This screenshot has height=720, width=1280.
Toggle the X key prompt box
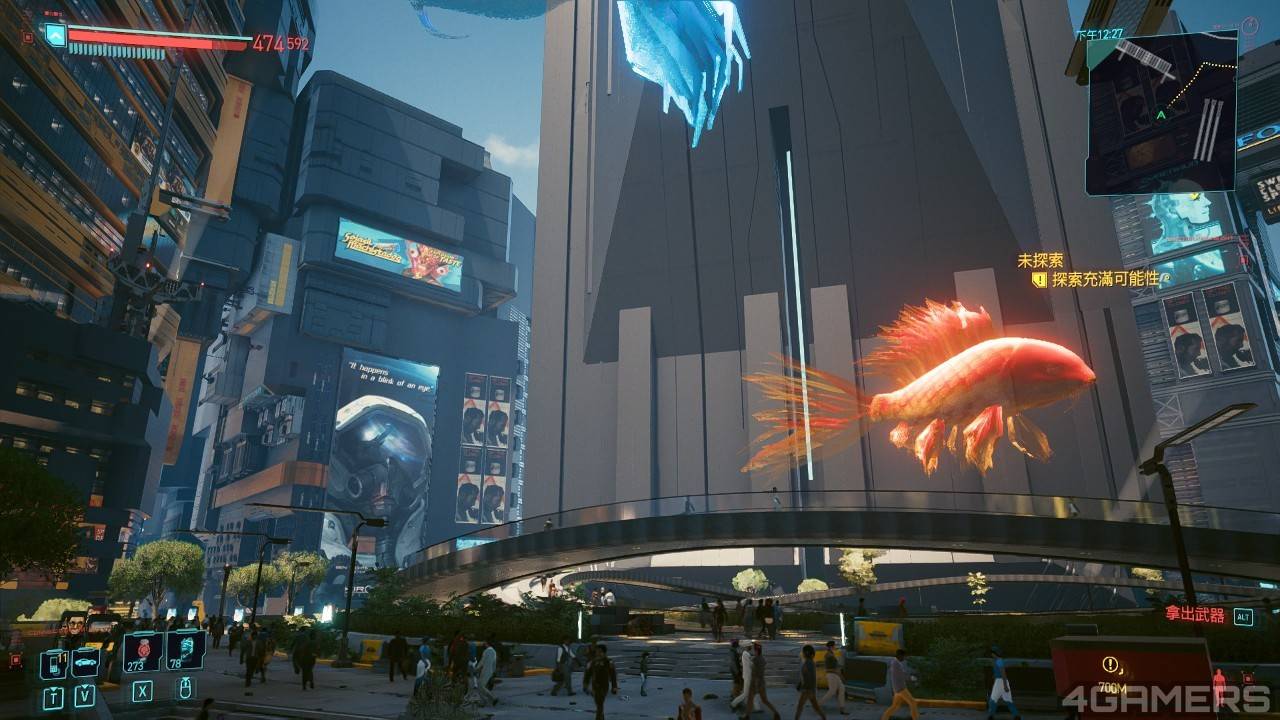coord(141,692)
